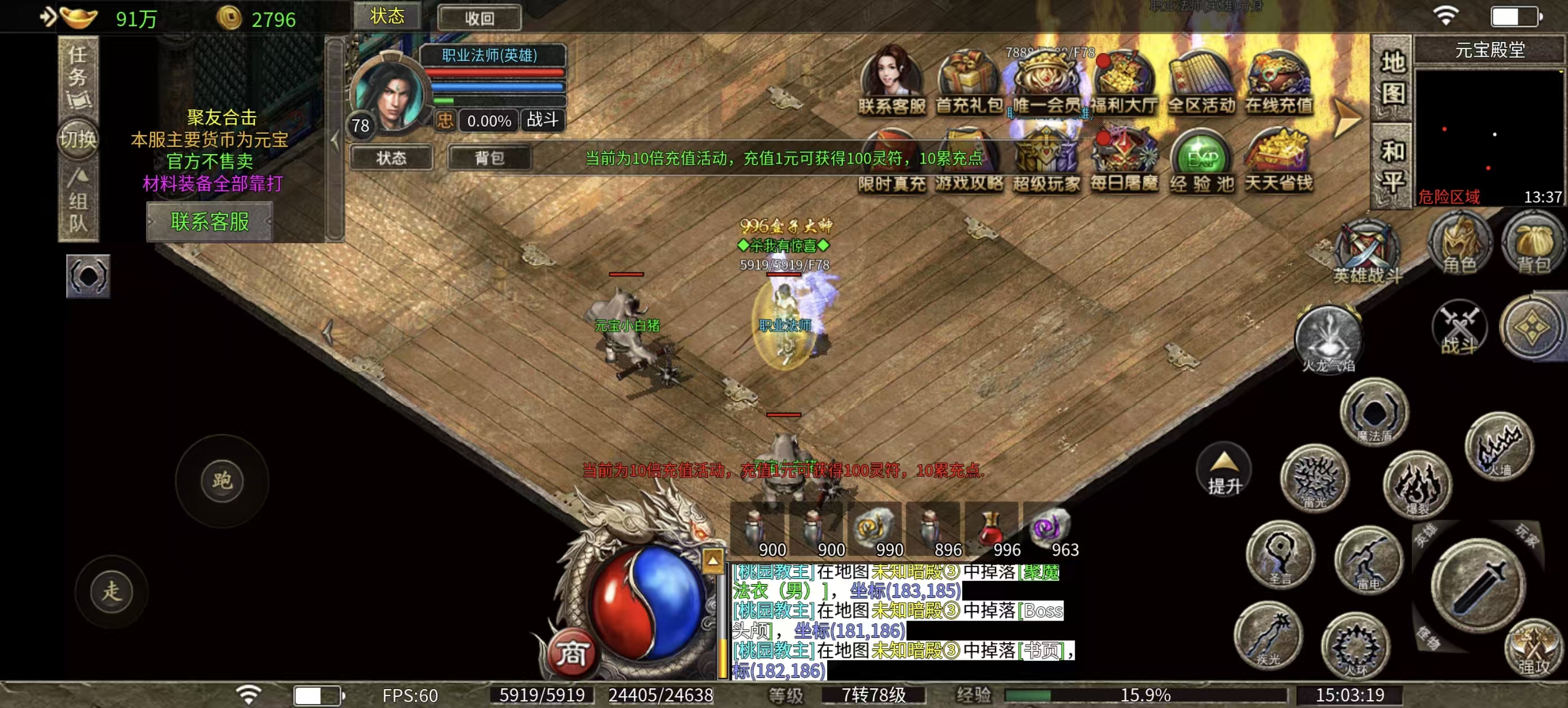Open the 联系客服 customer service button
The width and height of the screenshot is (1568, 708).
point(209,222)
